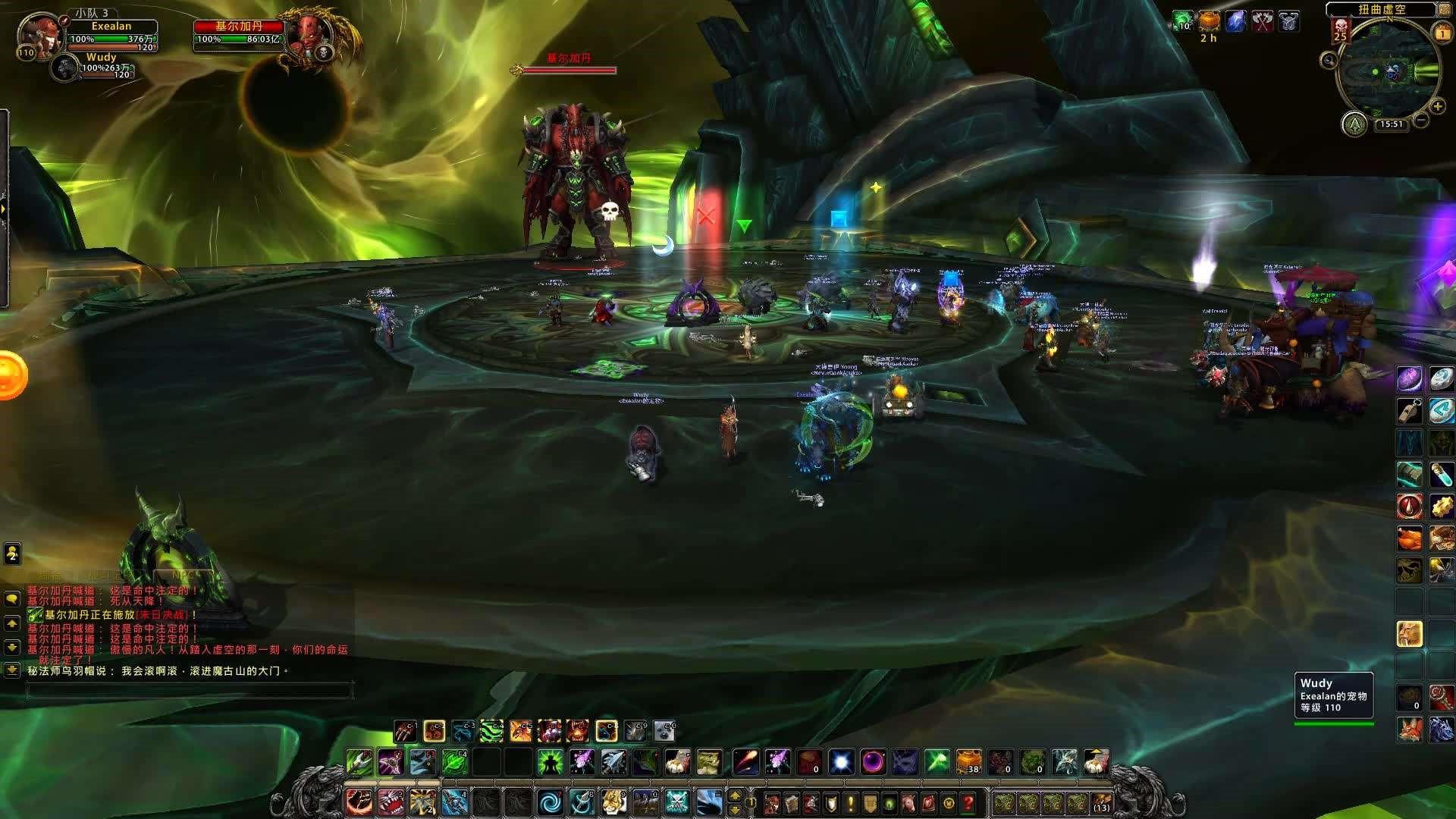Open the calendar button showing 1
Image resolution: width=1456 pixels, height=819 pixels.
click(1442, 34)
